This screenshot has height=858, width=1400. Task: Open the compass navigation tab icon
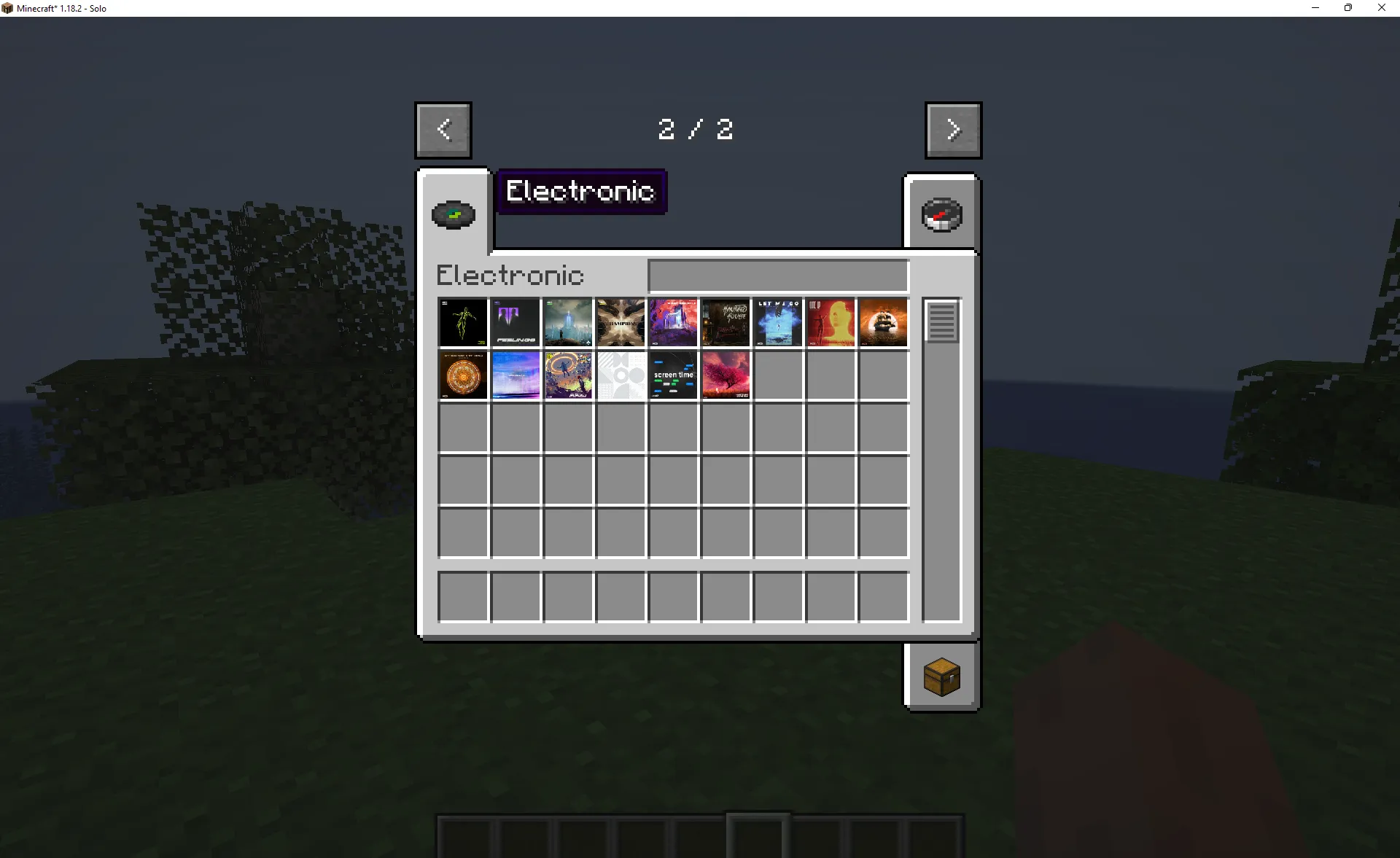[941, 214]
